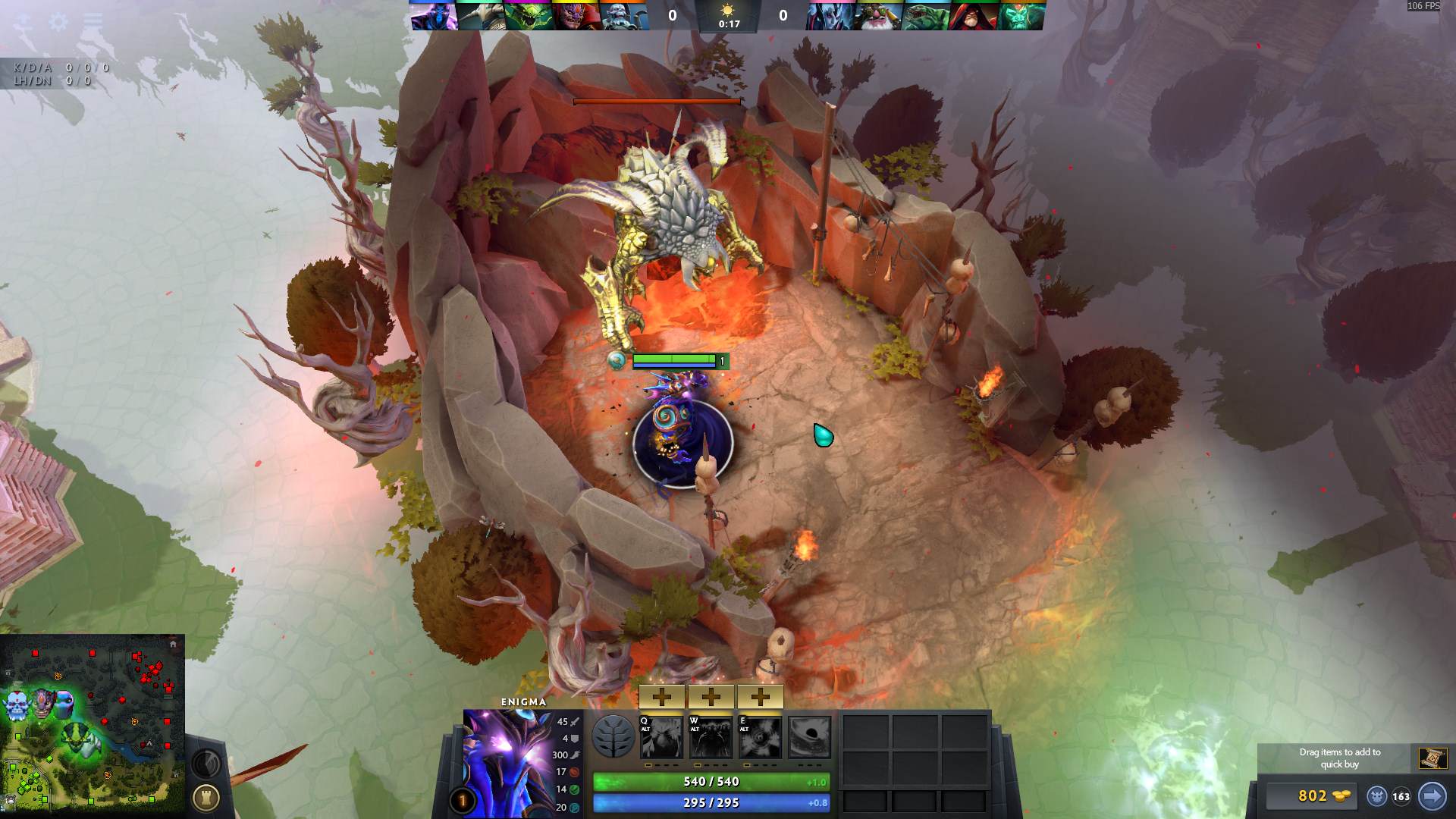This screenshot has width=1456, height=819.
Task: Click the Enigma hero portrait
Action: [x=507, y=762]
